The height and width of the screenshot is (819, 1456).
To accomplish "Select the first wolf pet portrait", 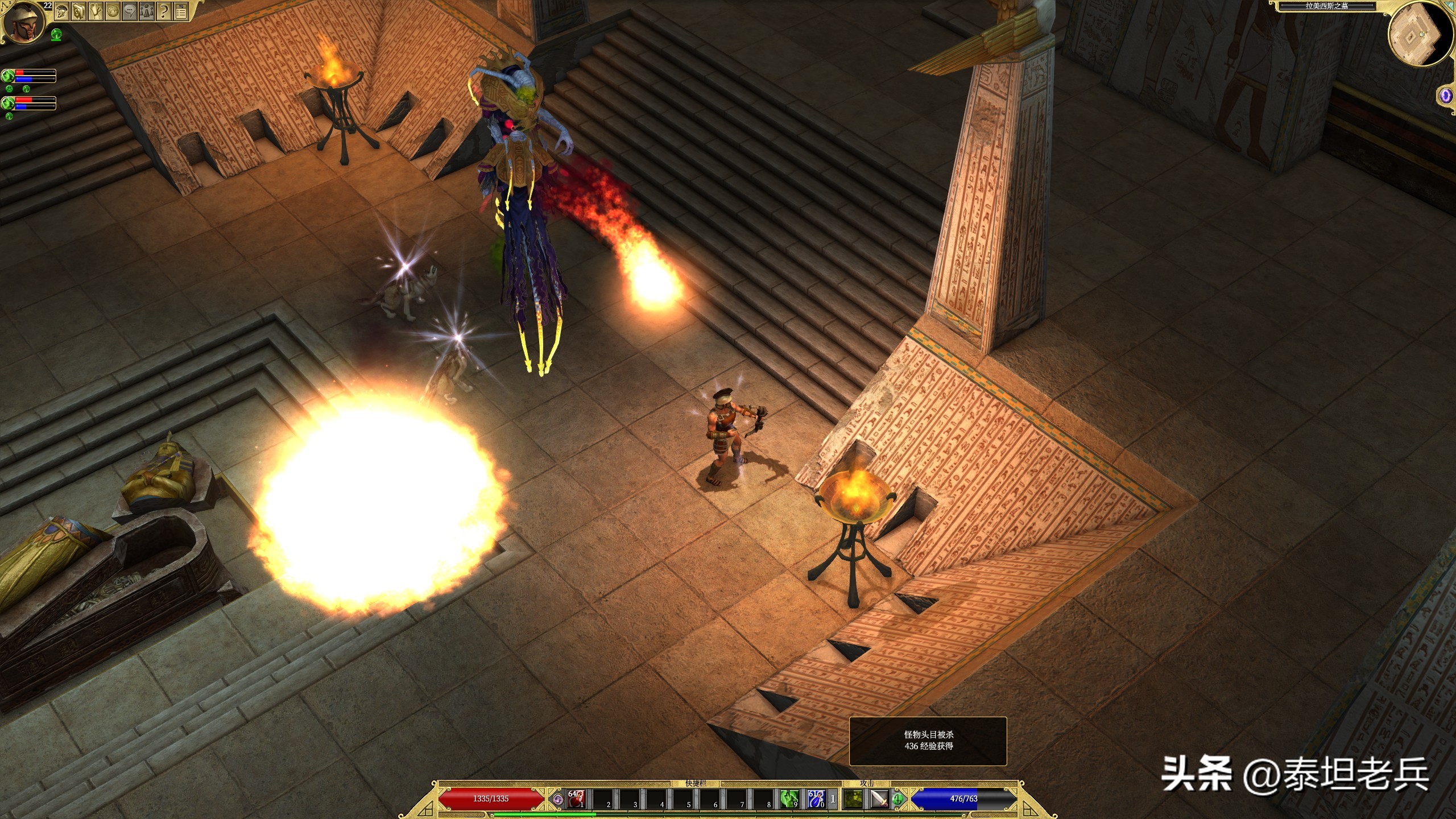I will point(8,76).
